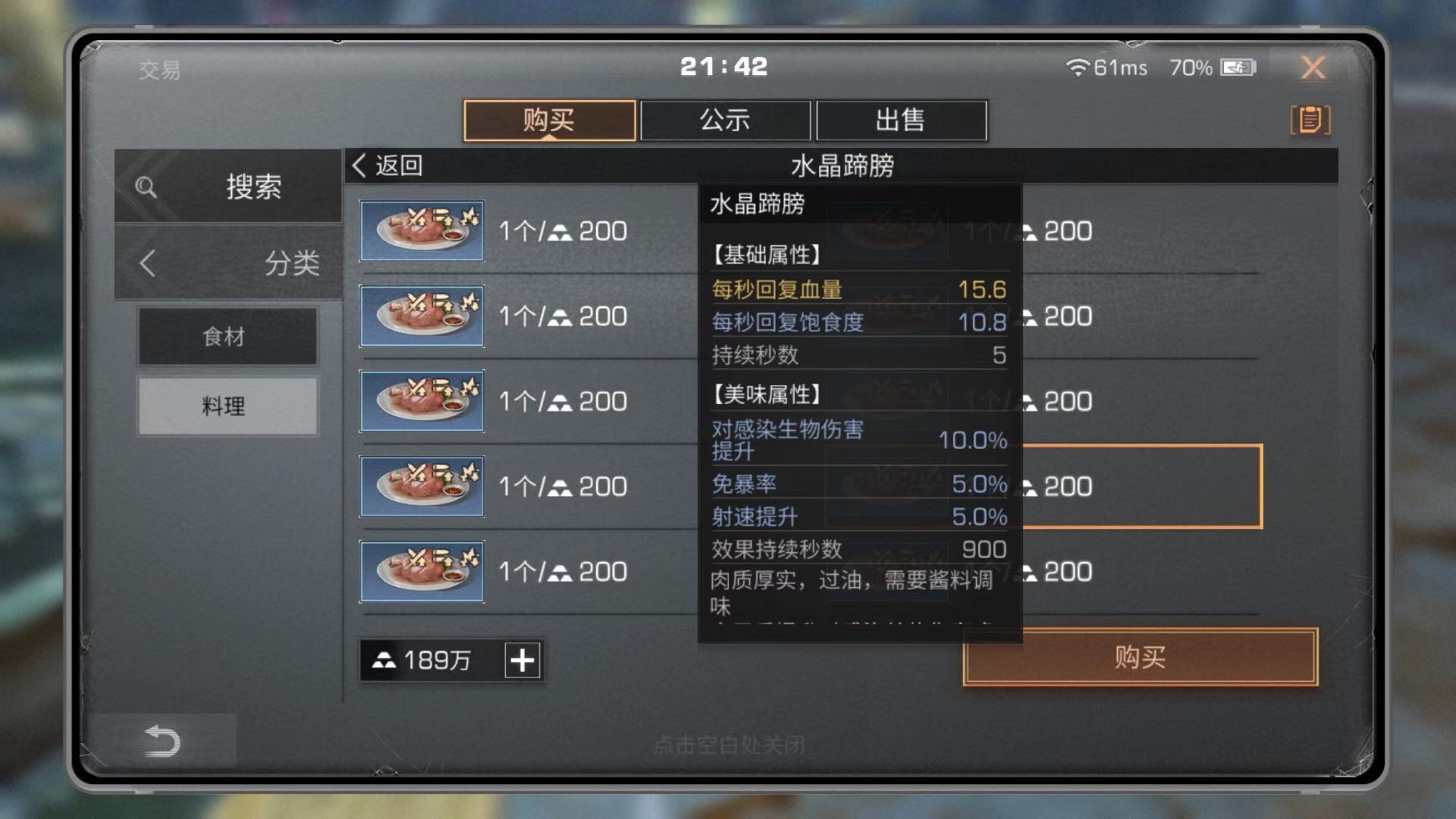Click the first 水晶蹄膀 dish thumbnail
Viewport: 1456px width, 819px height.
(422, 231)
